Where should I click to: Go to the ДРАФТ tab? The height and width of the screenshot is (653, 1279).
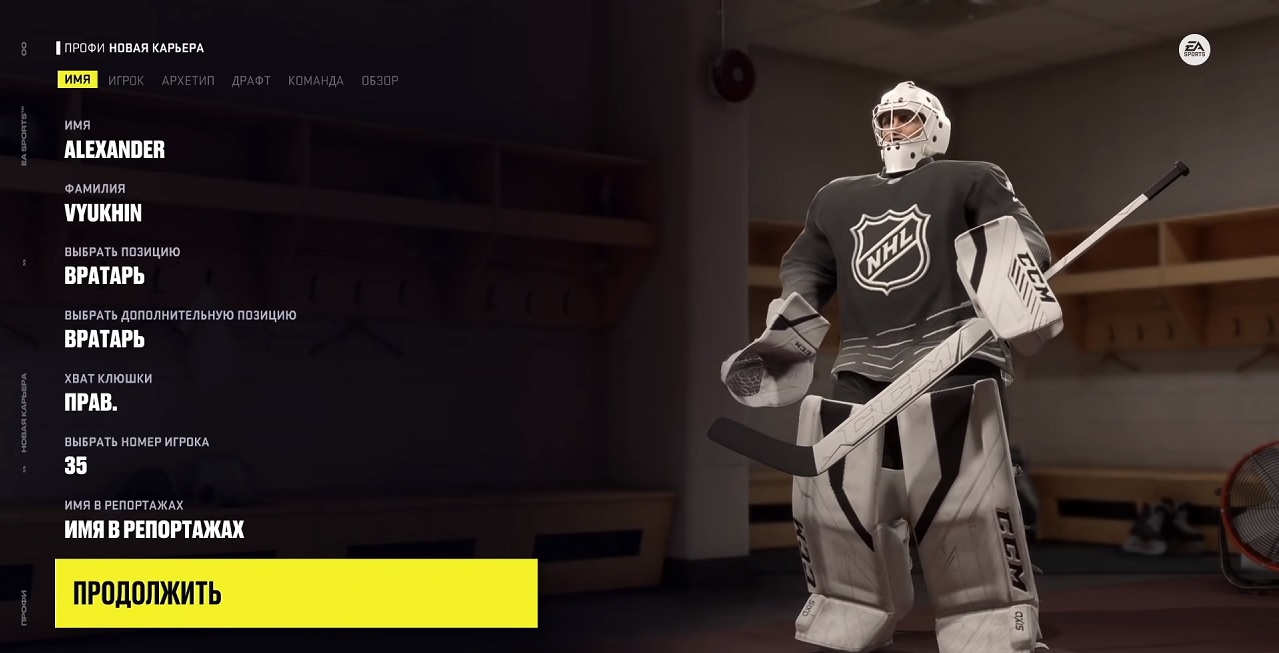click(251, 81)
